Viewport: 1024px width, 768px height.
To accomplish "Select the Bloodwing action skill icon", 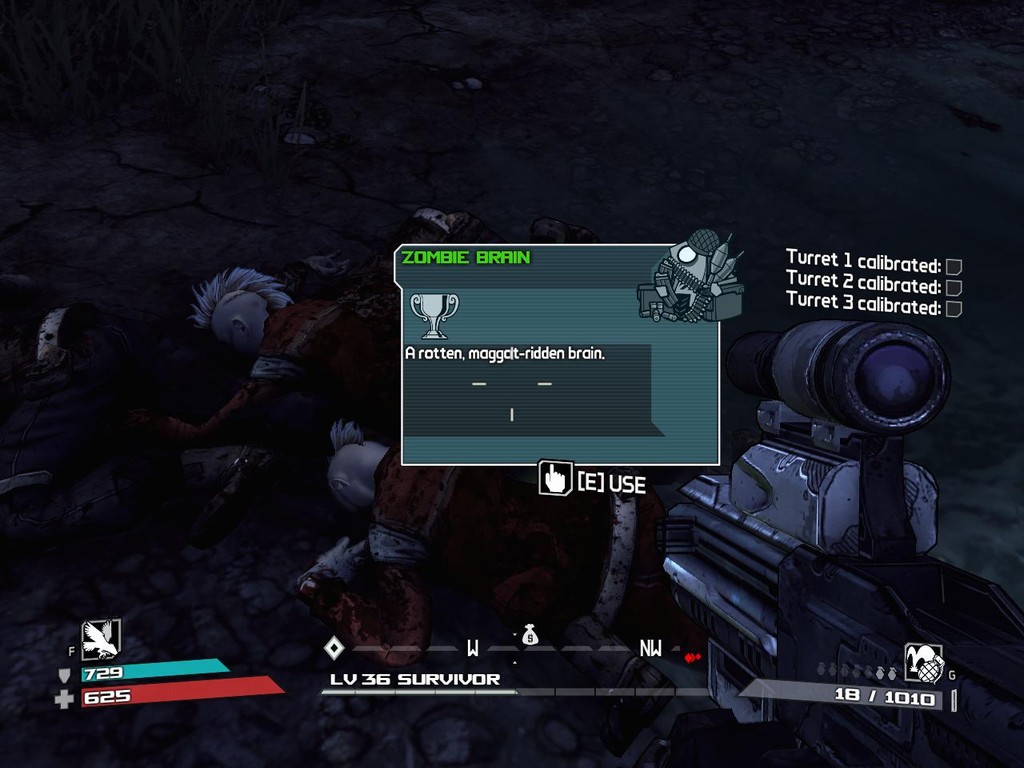I will coord(100,639).
